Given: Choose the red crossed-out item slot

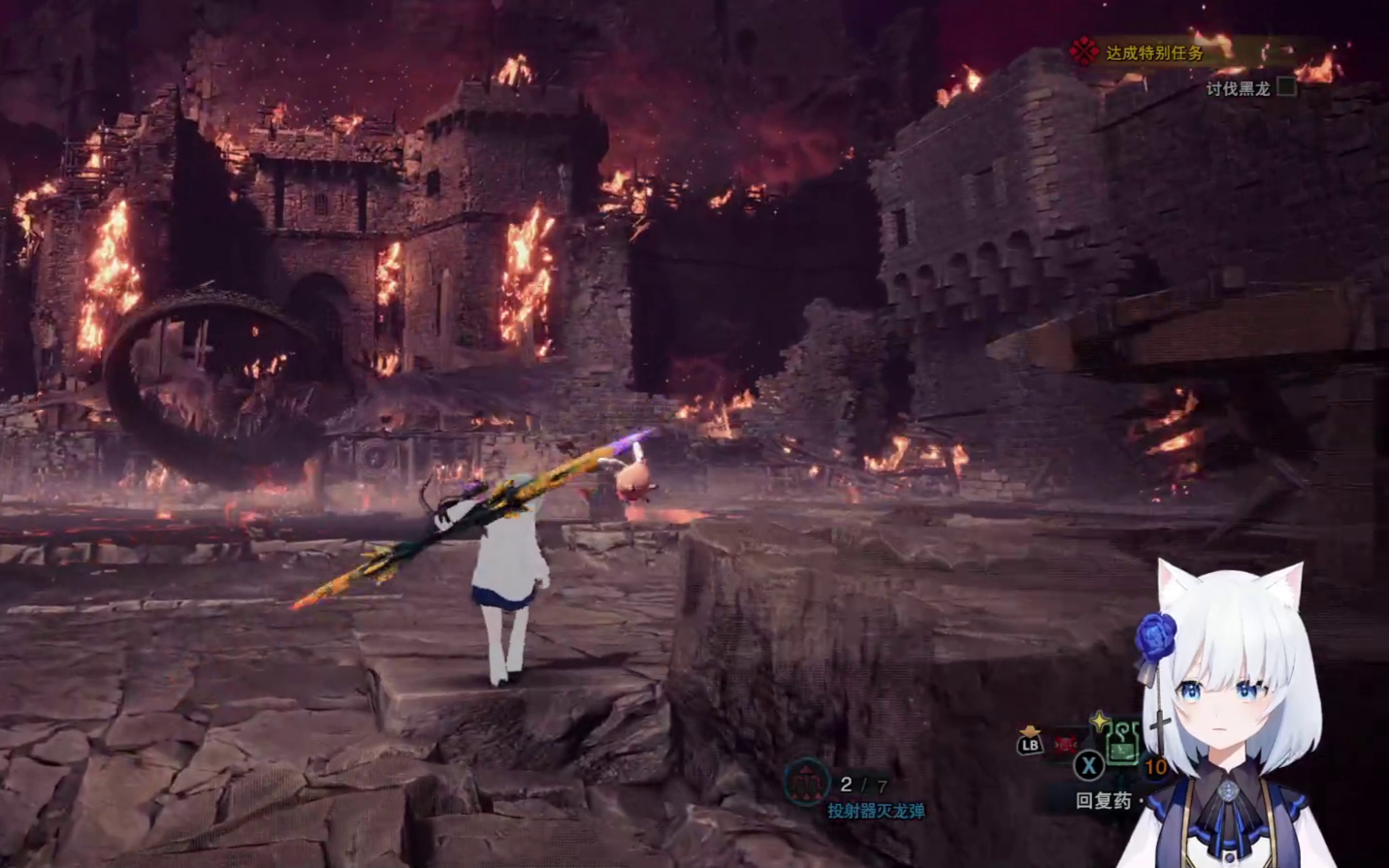Looking at the screenshot, I should point(1065,745).
